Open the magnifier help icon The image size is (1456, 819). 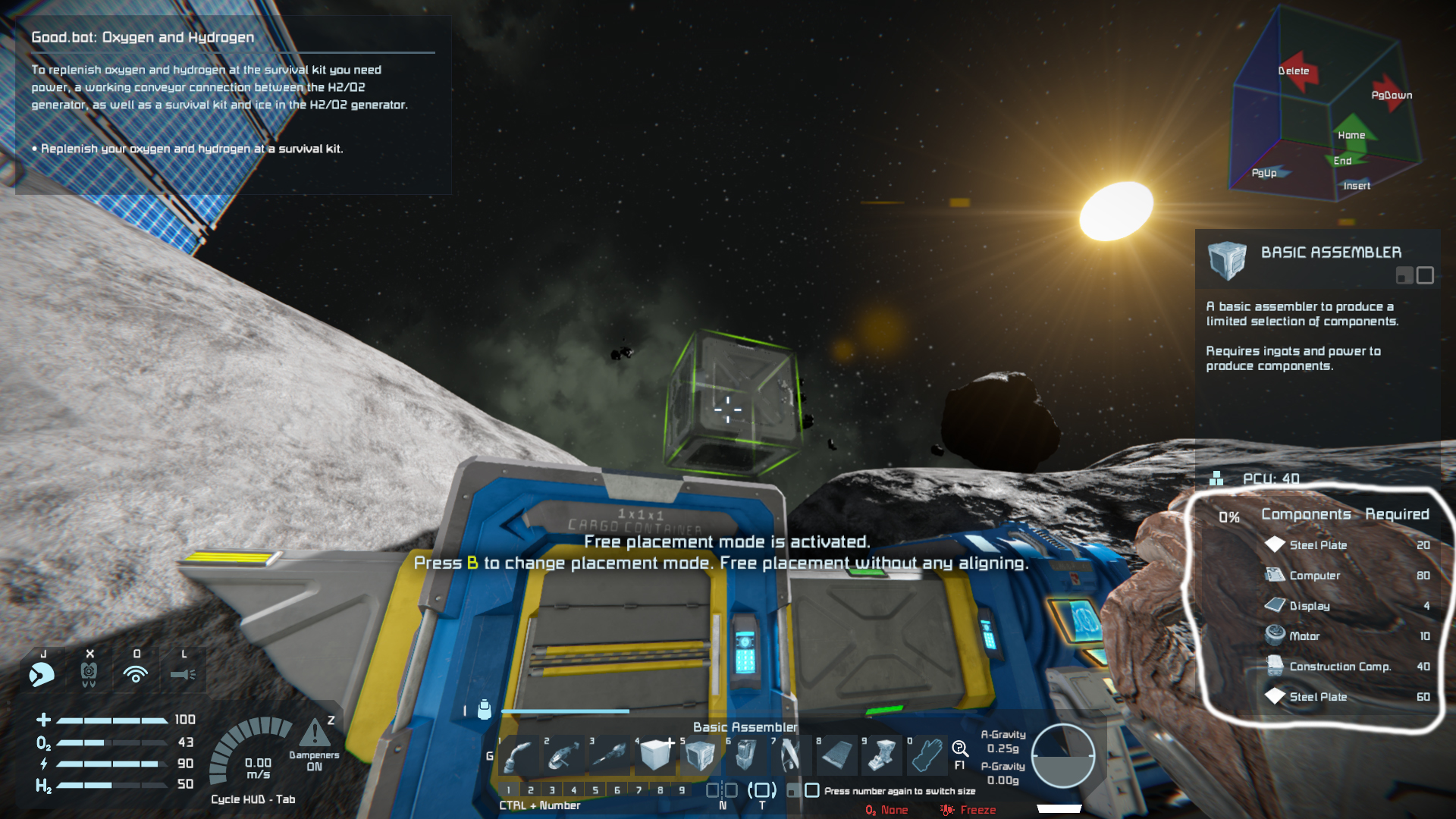point(960,750)
